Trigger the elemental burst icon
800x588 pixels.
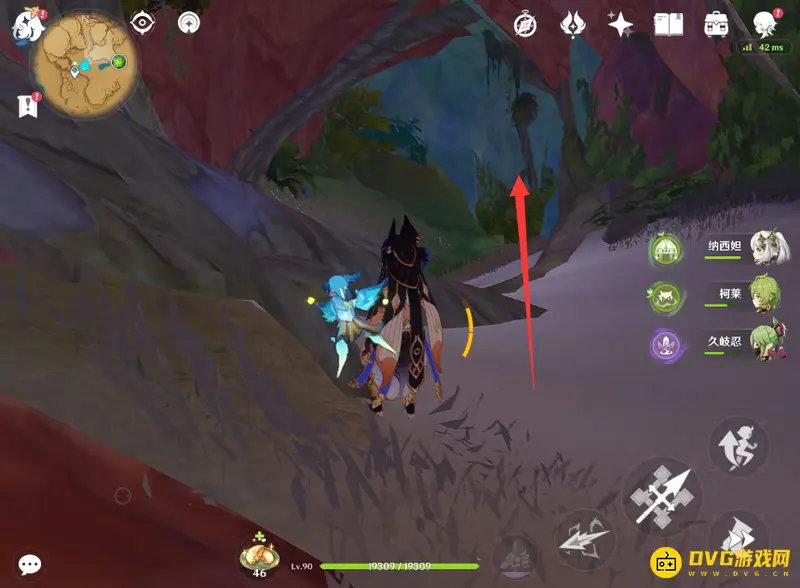click(515, 553)
